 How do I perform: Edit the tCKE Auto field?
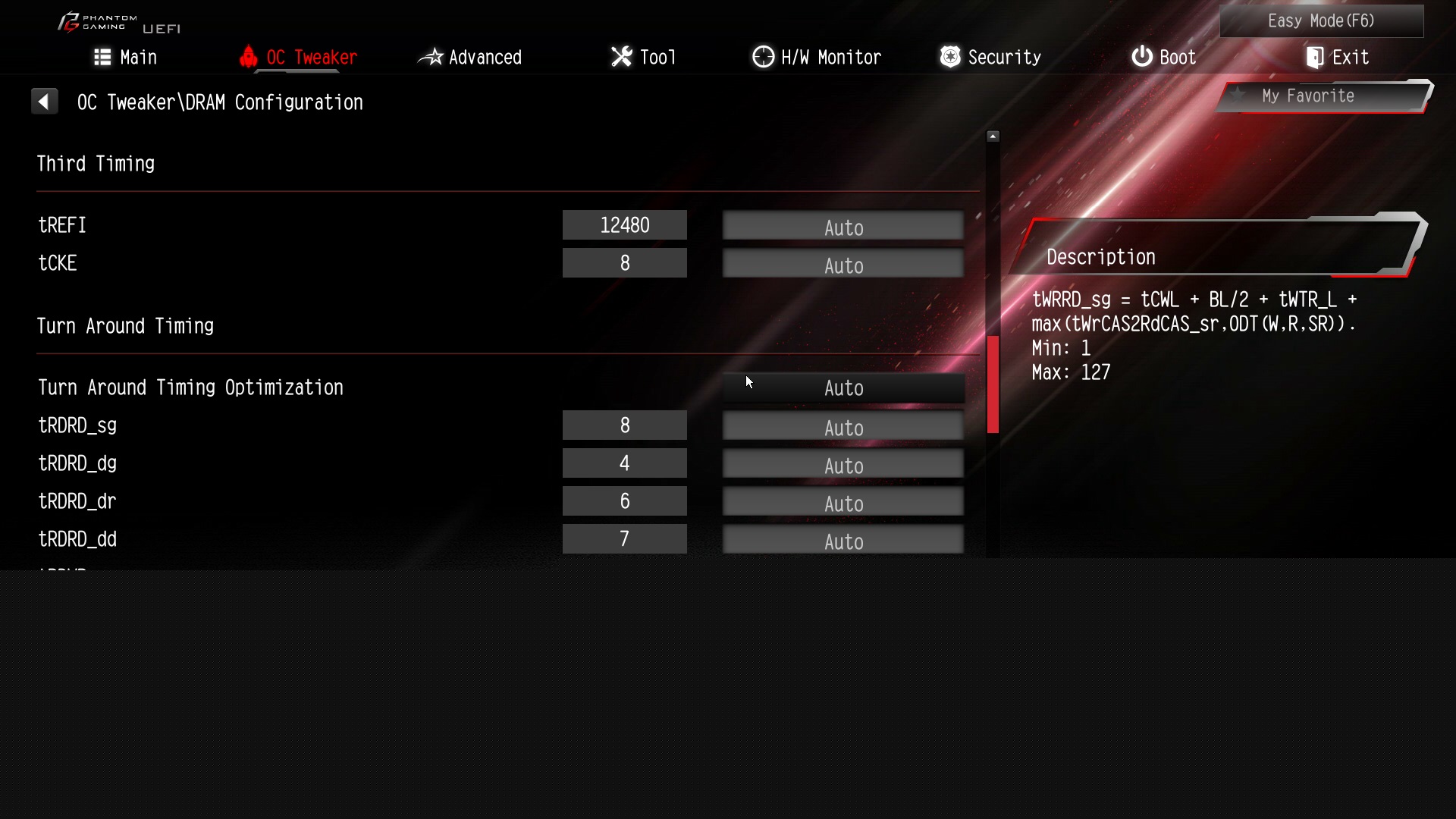tap(843, 265)
